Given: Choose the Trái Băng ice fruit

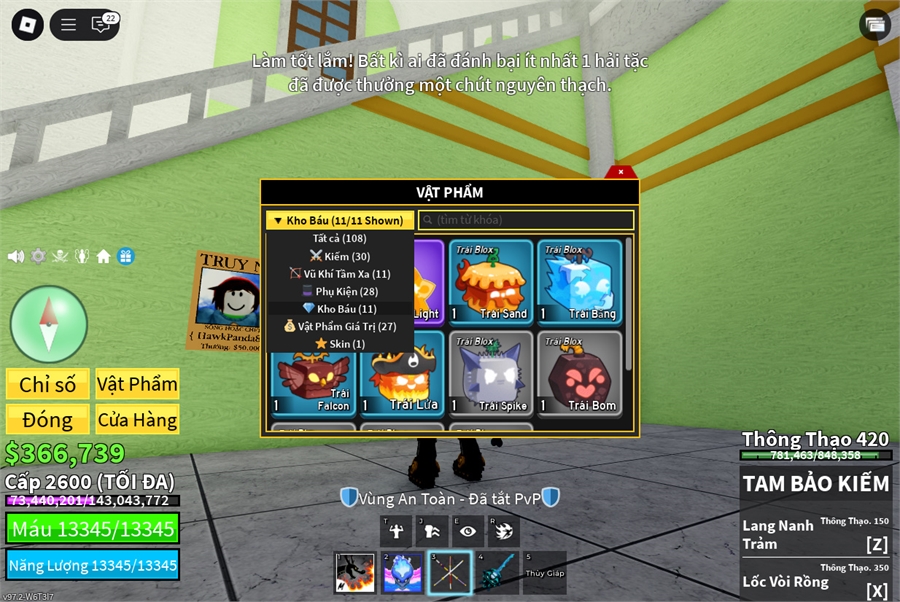Looking at the screenshot, I should coord(580,283).
